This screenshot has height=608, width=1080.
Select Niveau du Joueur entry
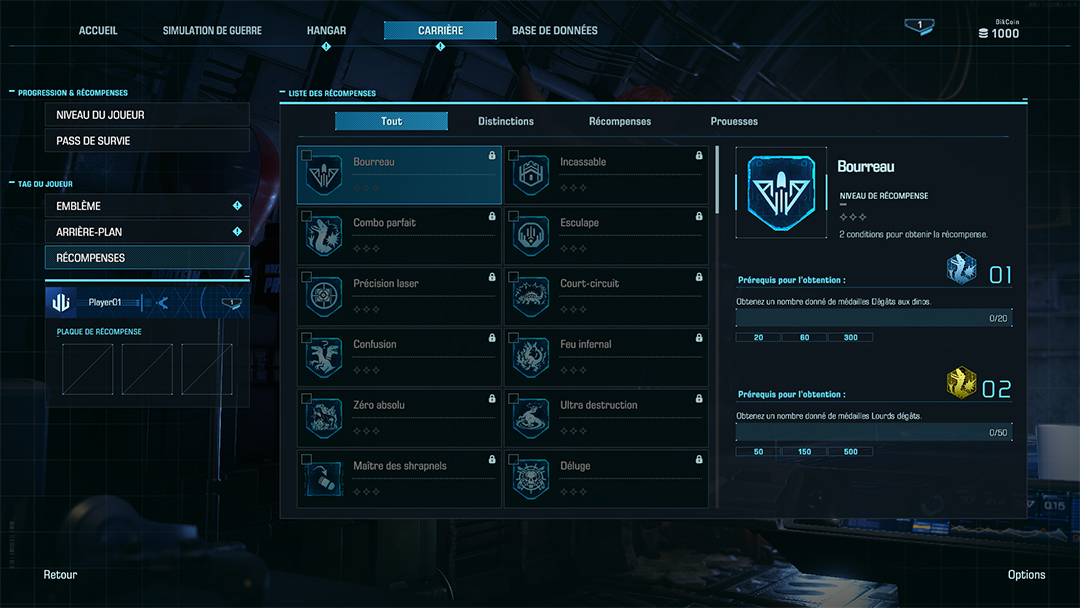[x=147, y=115]
